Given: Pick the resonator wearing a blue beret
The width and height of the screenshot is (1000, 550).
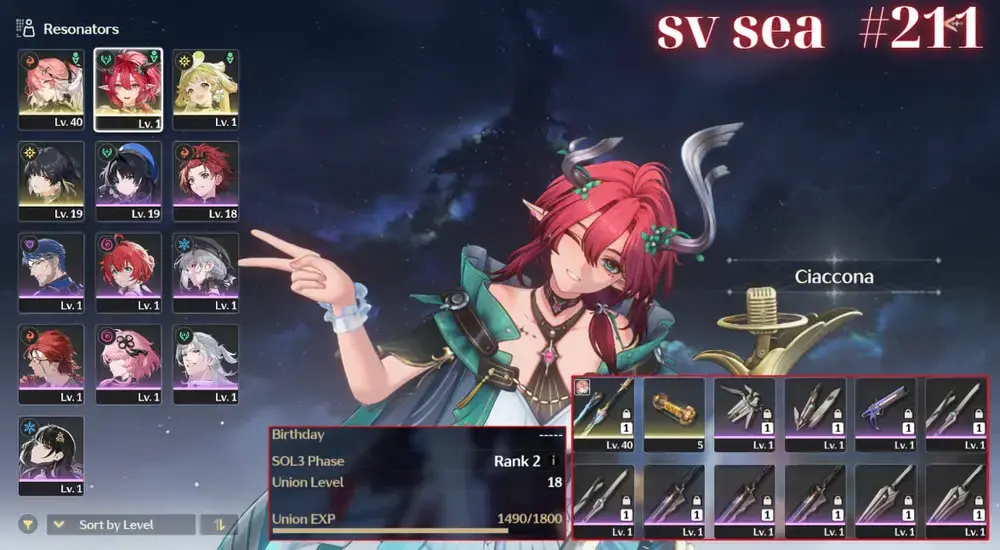Looking at the screenshot, I should pos(129,182).
